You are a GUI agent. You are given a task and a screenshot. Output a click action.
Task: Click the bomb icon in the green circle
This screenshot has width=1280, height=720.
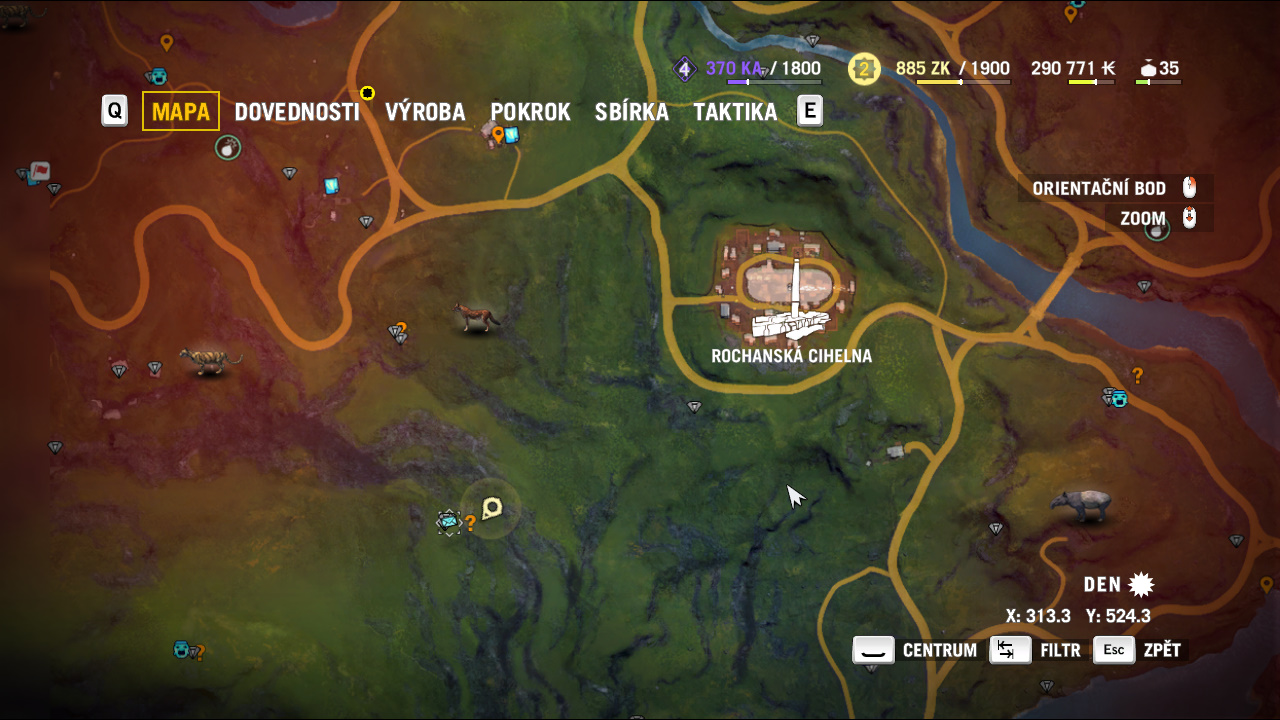point(228,148)
